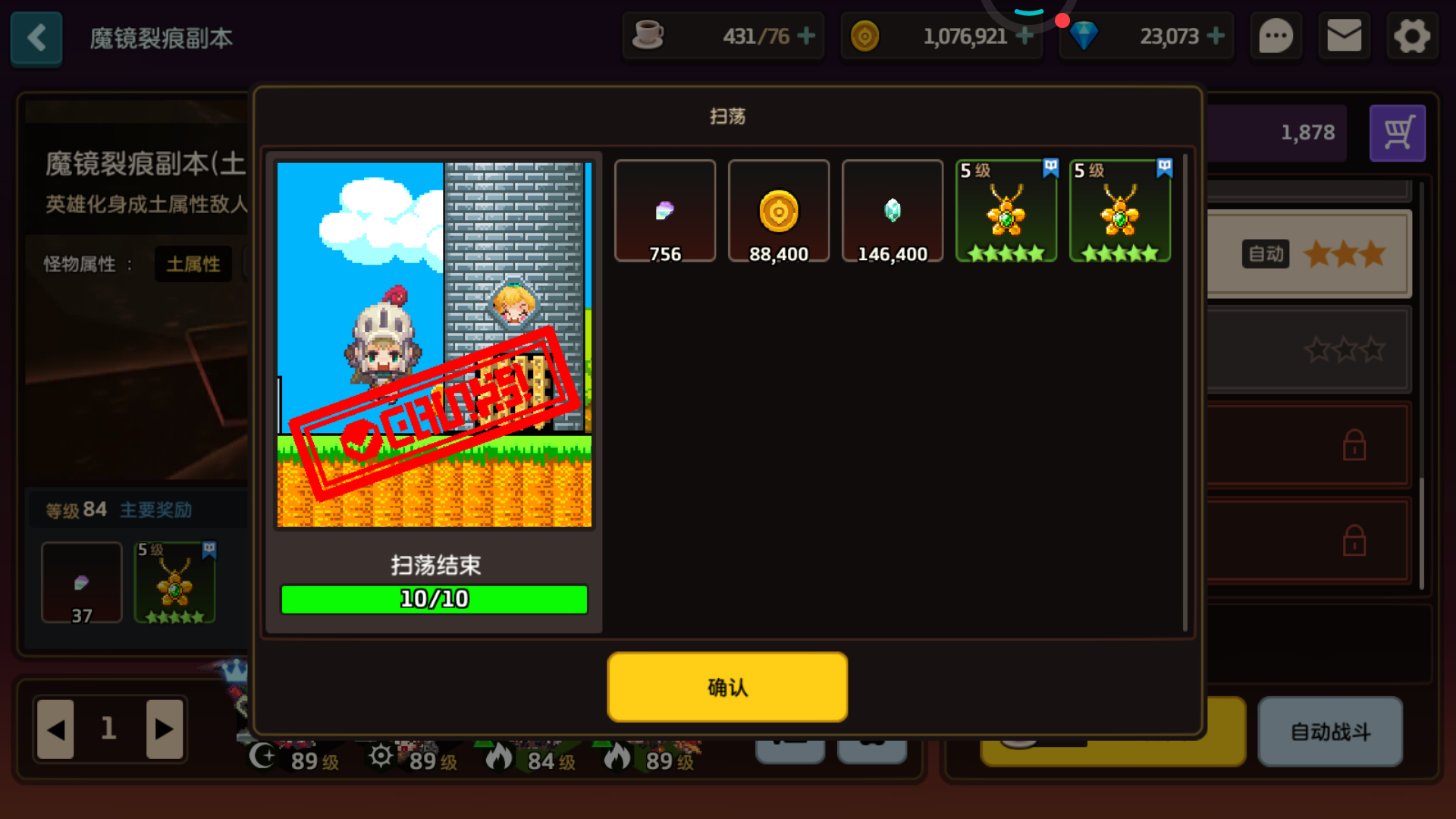
Task: Open the gear settings menu
Action: point(1411,36)
